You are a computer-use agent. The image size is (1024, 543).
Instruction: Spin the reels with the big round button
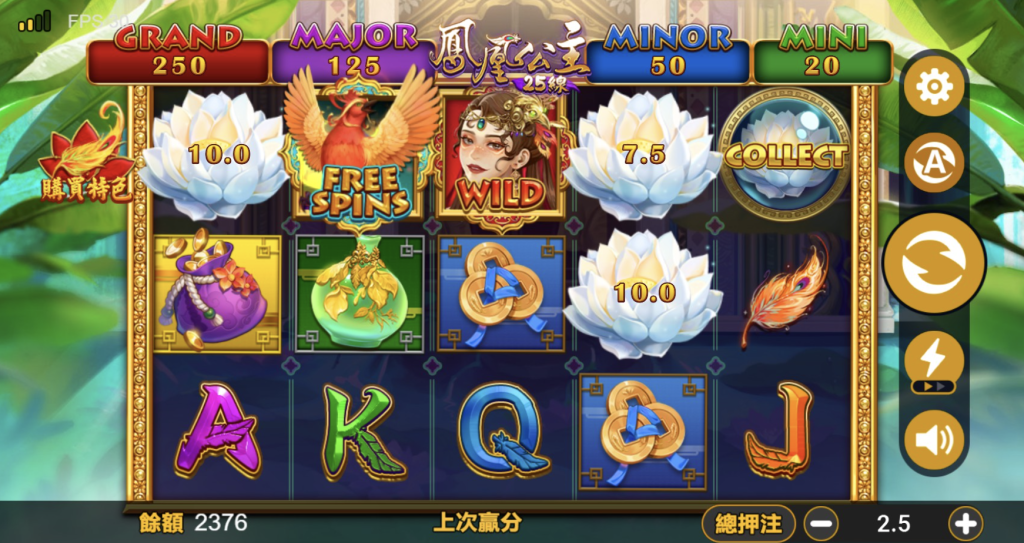coord(934,263)
